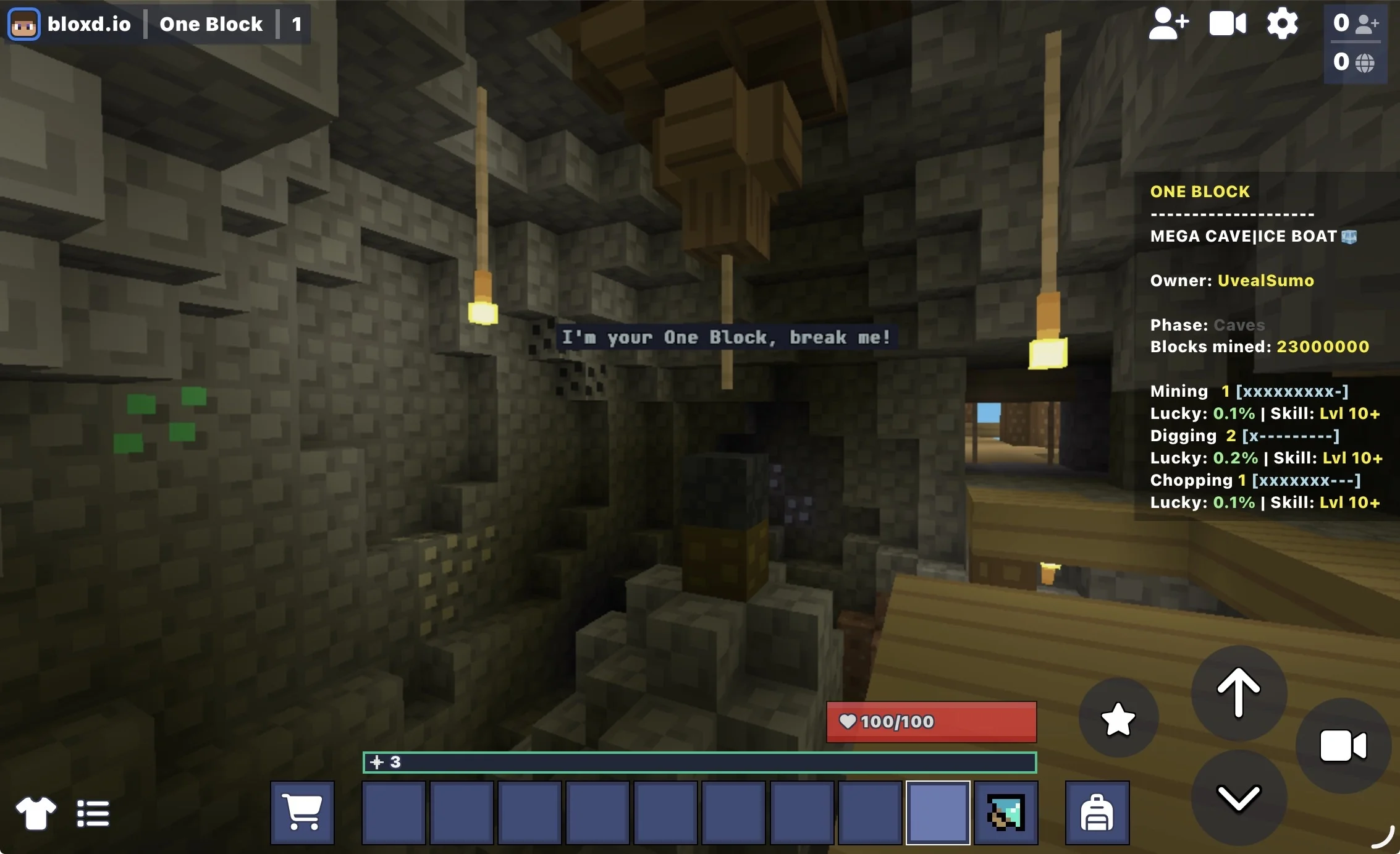Switch camera view with round camera button
Viewport: 1400px width, 854px height.
[x=1343, y=746]
